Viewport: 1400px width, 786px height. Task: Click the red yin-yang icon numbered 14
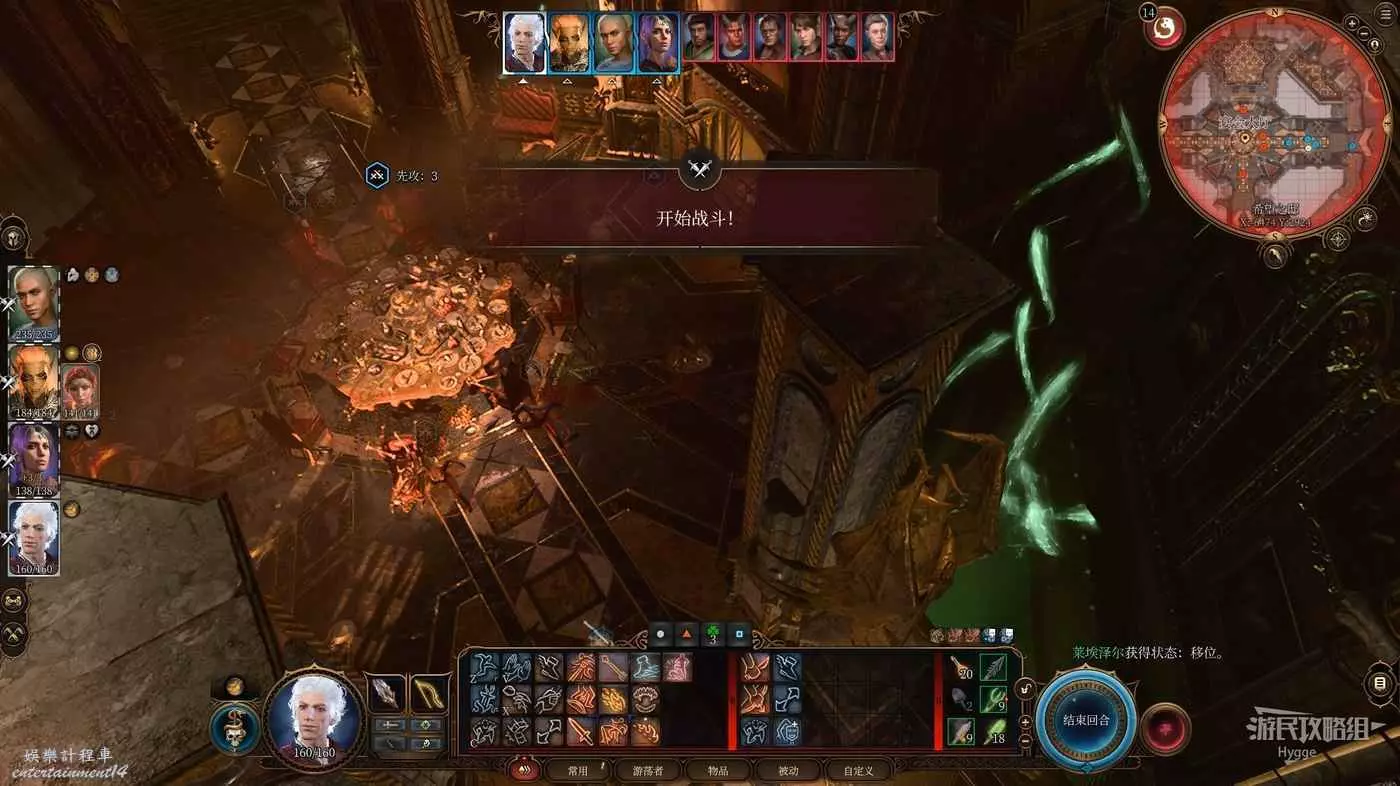1163,30
